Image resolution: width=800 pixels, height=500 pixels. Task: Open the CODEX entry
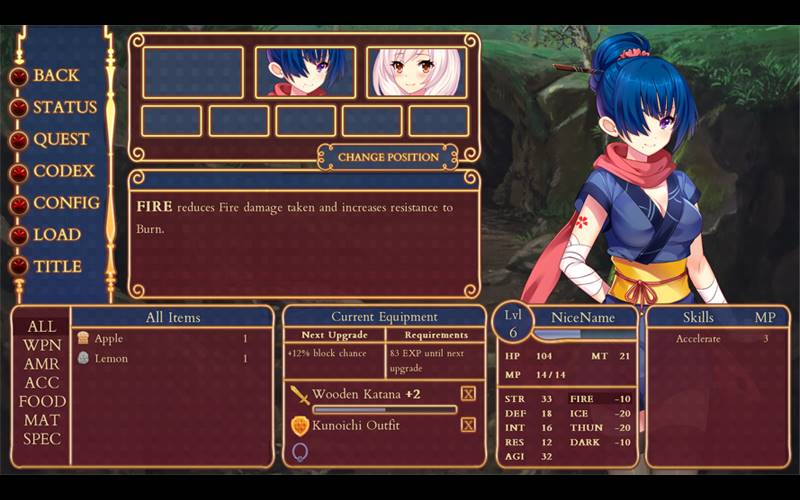[63, 172]
